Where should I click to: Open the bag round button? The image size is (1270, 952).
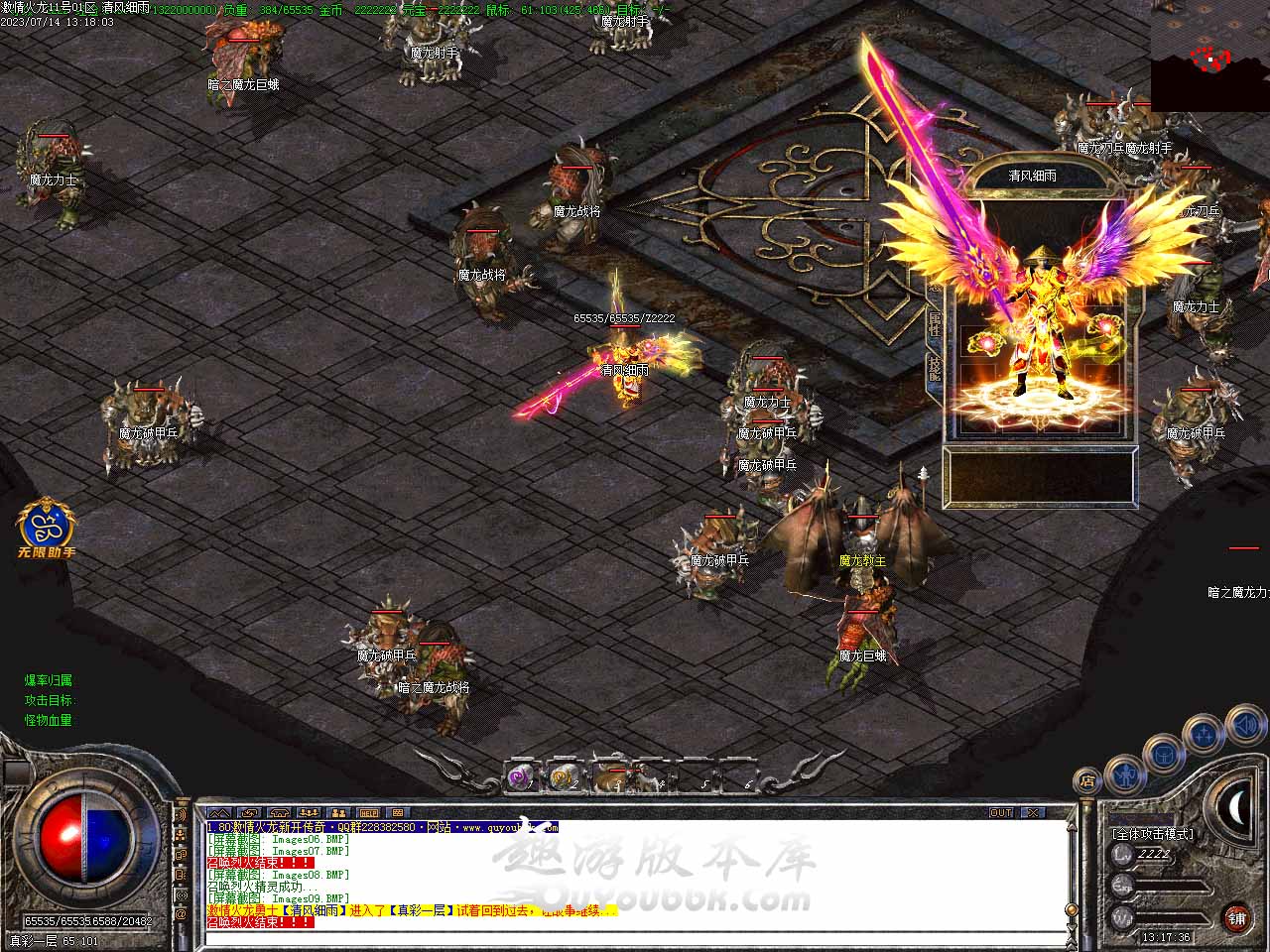pos(1162,755)
